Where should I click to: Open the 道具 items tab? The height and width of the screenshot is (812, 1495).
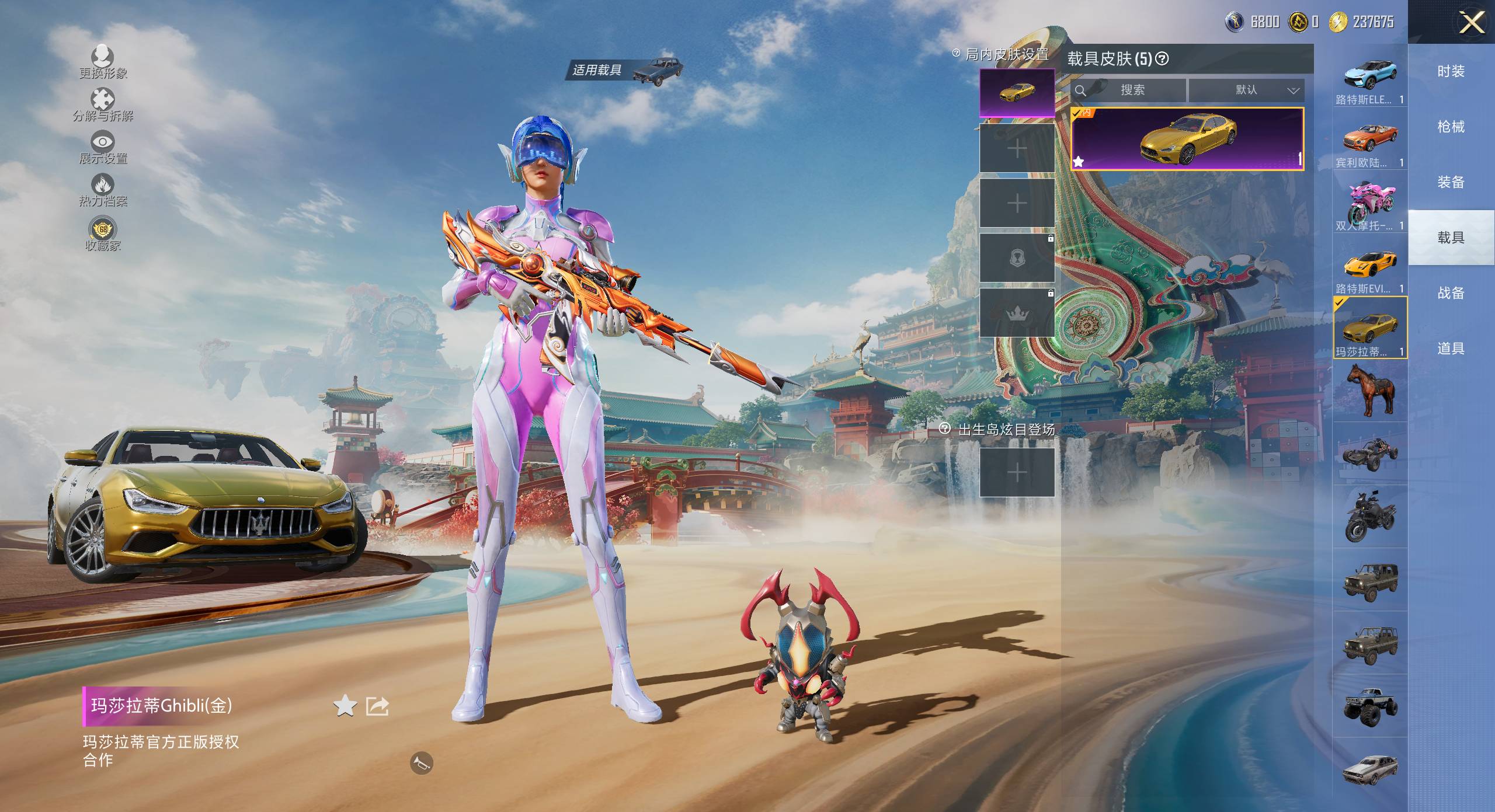(1451, 349)
